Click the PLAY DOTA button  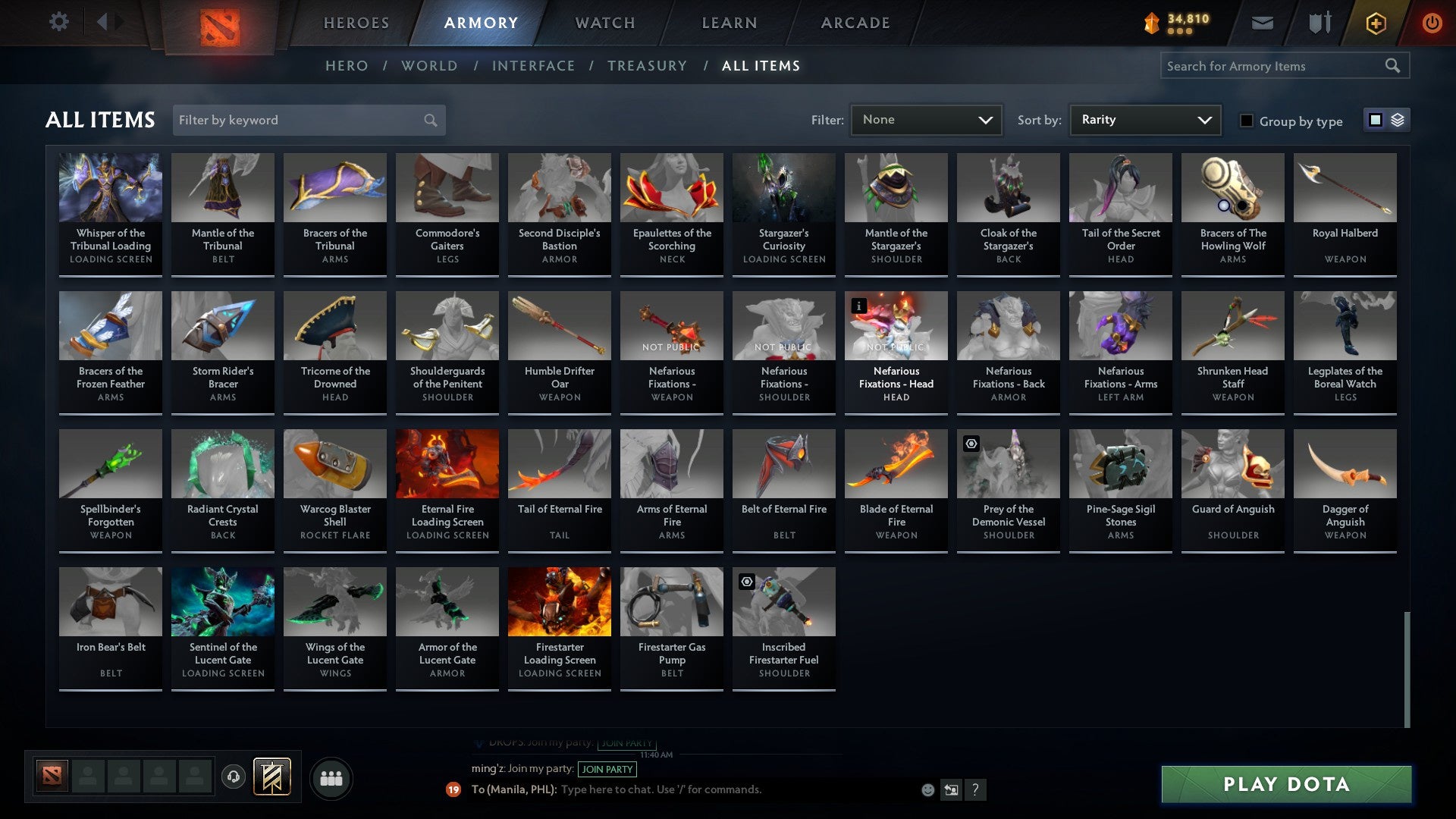point(1284,785)
